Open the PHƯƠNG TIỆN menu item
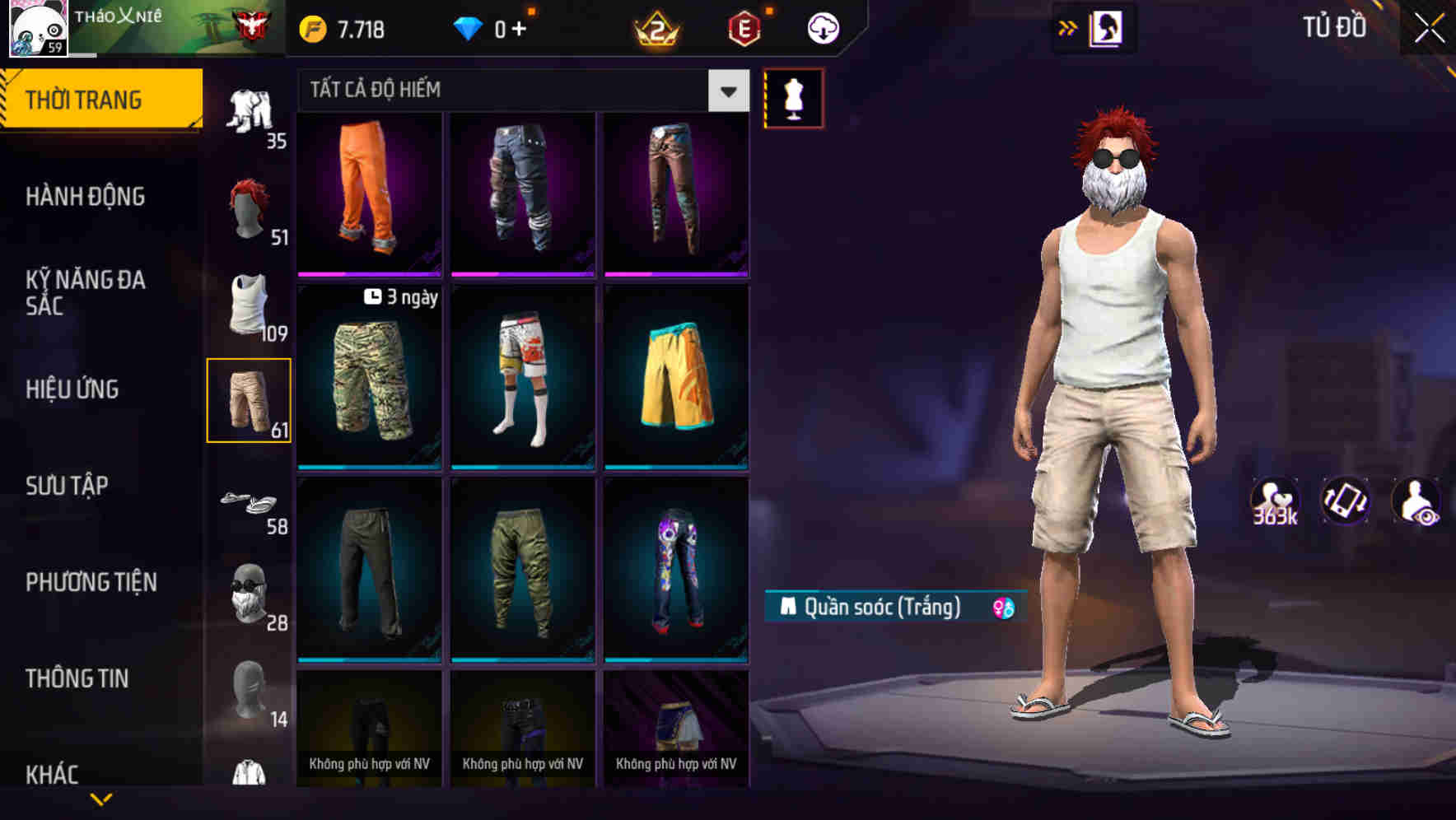 coord(91,581)
